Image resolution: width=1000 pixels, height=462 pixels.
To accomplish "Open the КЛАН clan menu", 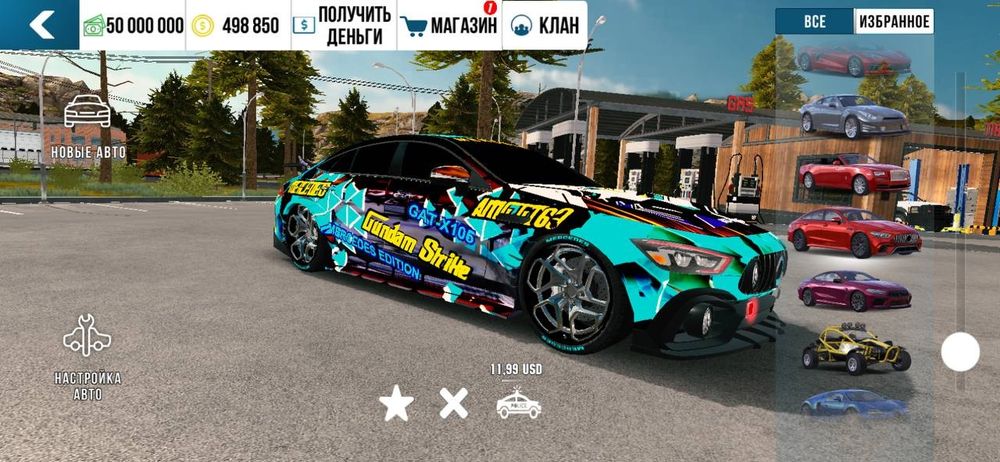I will (544, 25).
